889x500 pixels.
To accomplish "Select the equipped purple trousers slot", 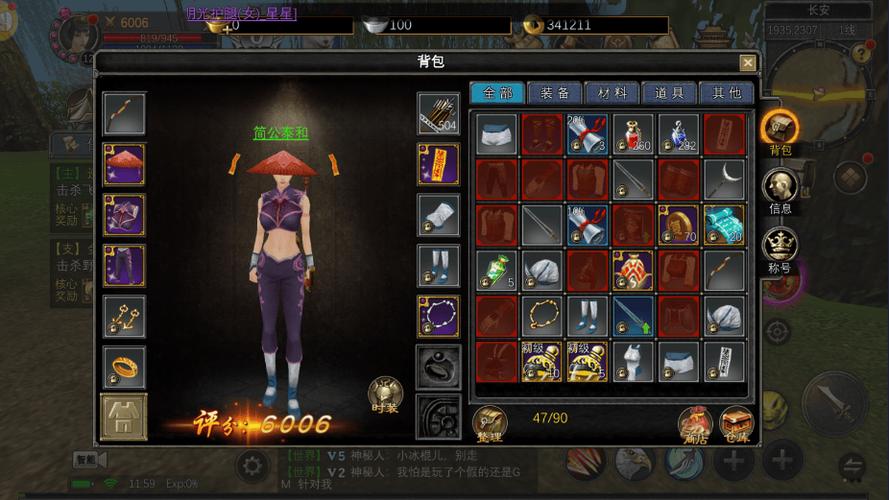I will pos(124,266).
